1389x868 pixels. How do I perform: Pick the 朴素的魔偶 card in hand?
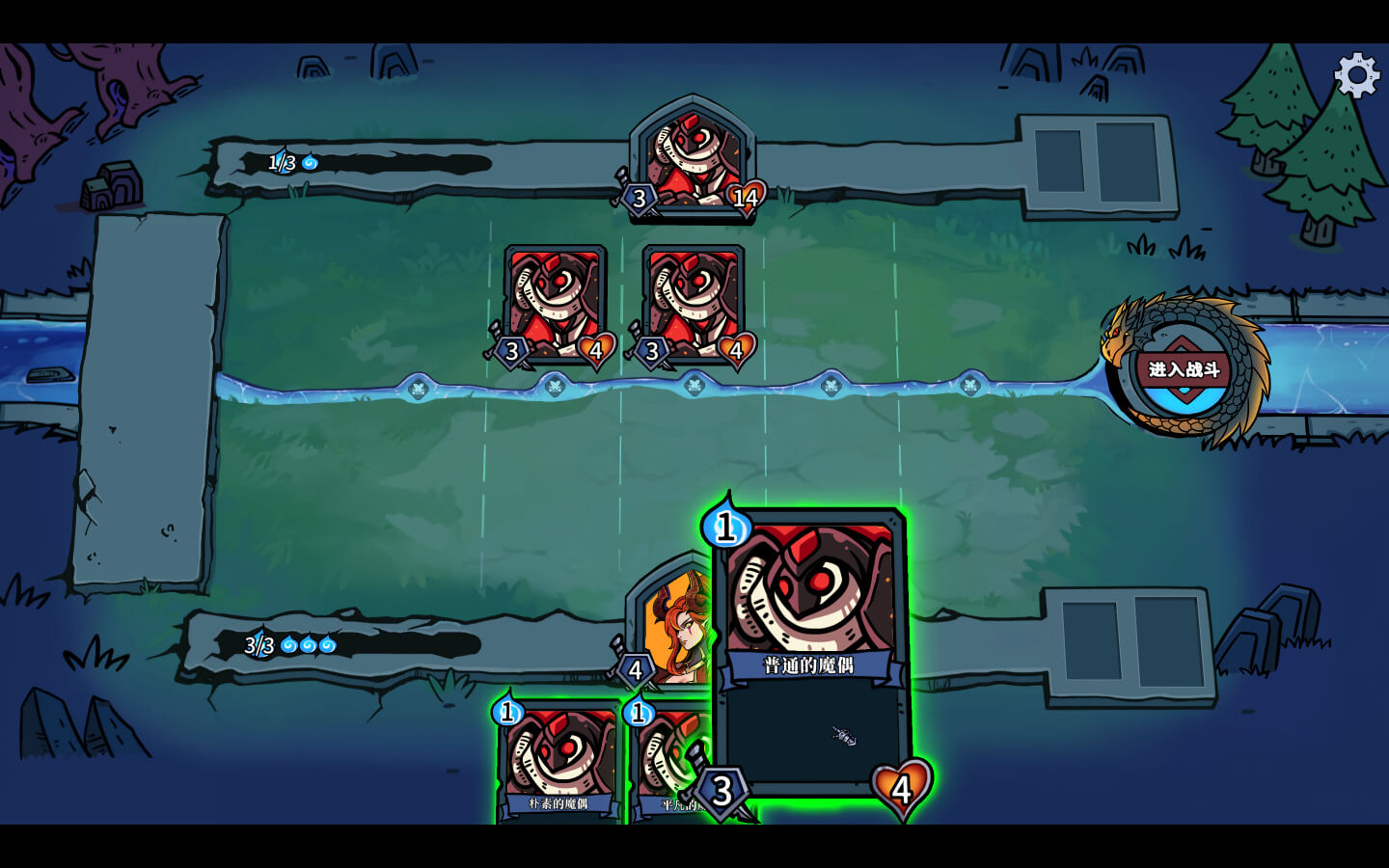[x=558, y=764]
